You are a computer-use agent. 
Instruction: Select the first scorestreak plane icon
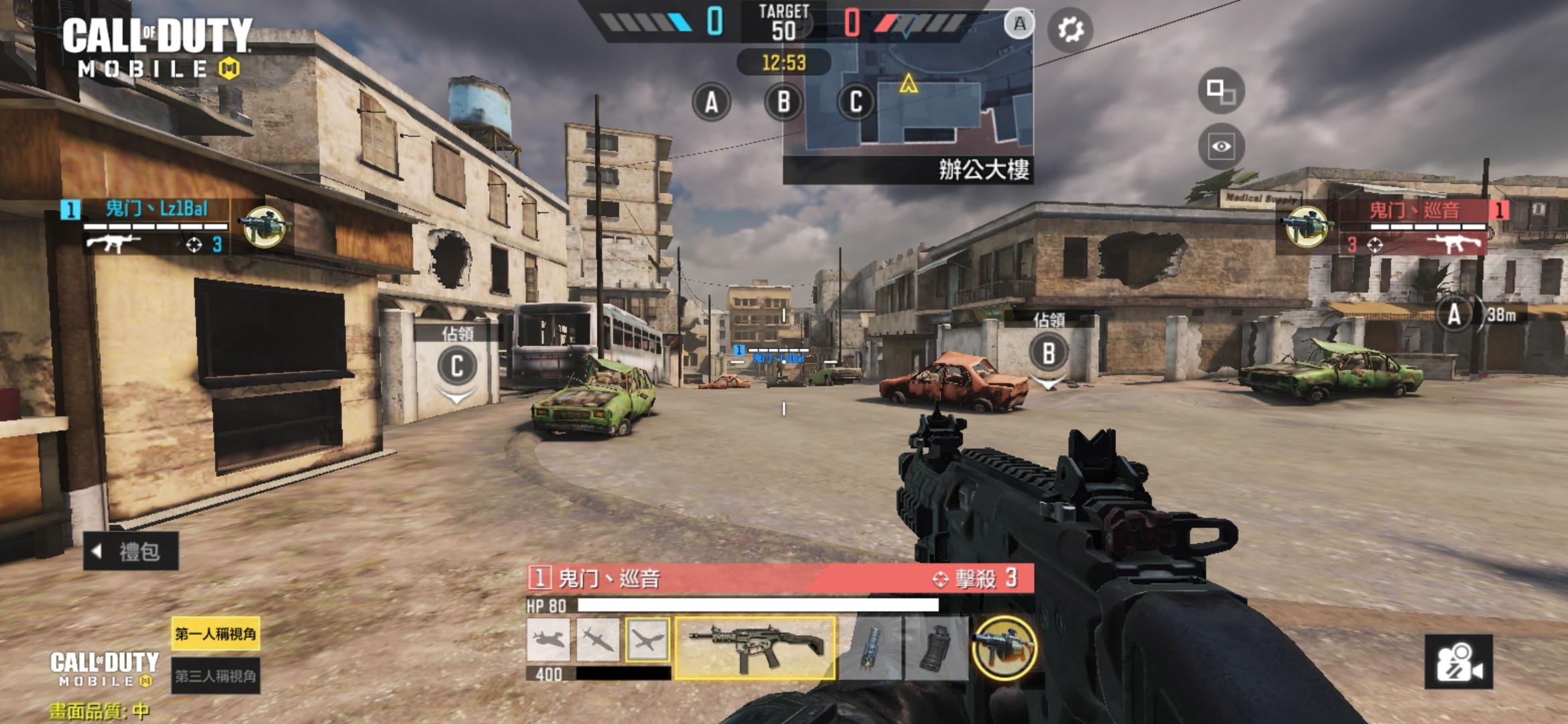pyautogui.click(x=548, y=640)
